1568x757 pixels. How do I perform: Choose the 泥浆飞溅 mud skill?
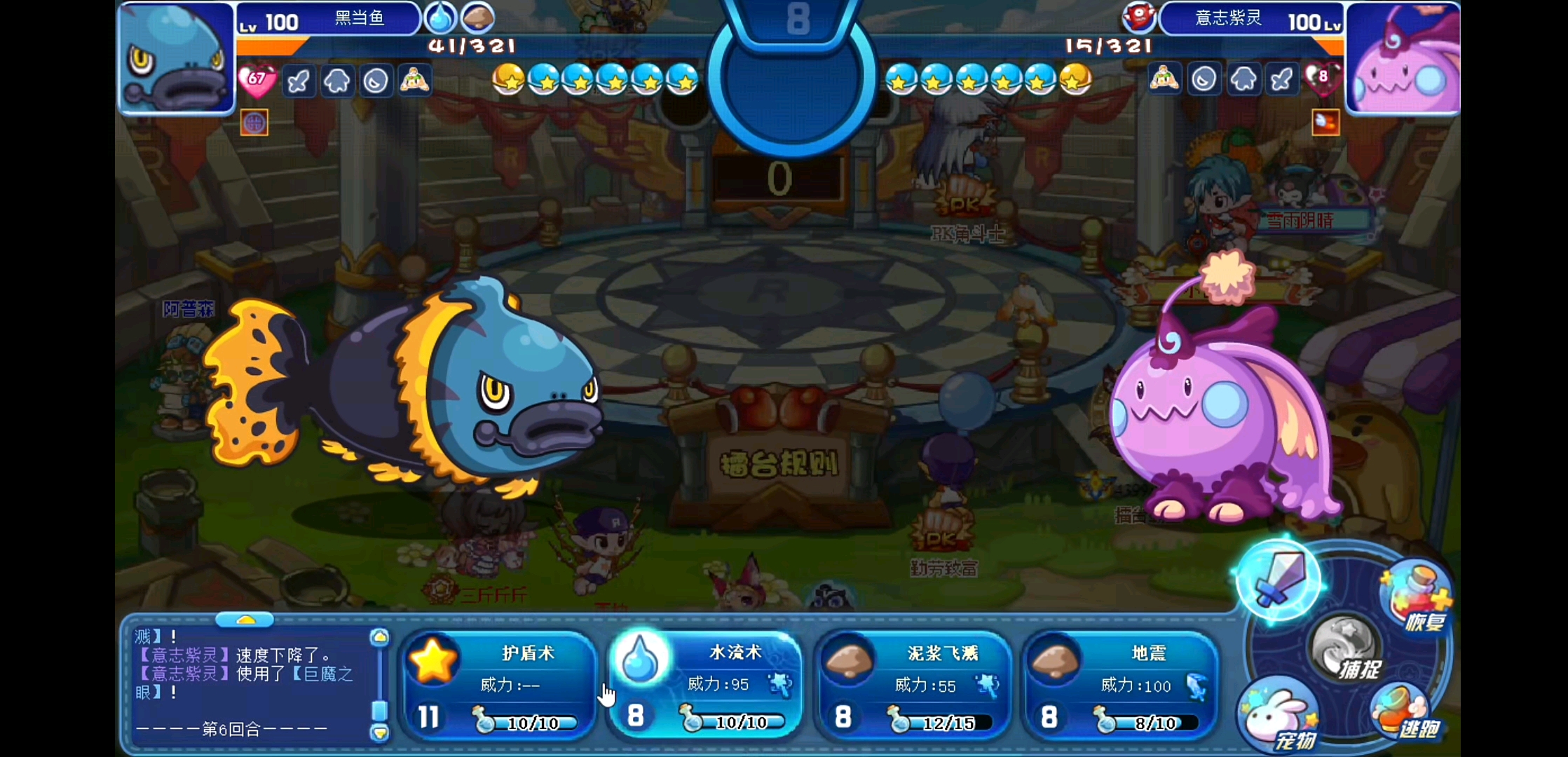(913, 683)
